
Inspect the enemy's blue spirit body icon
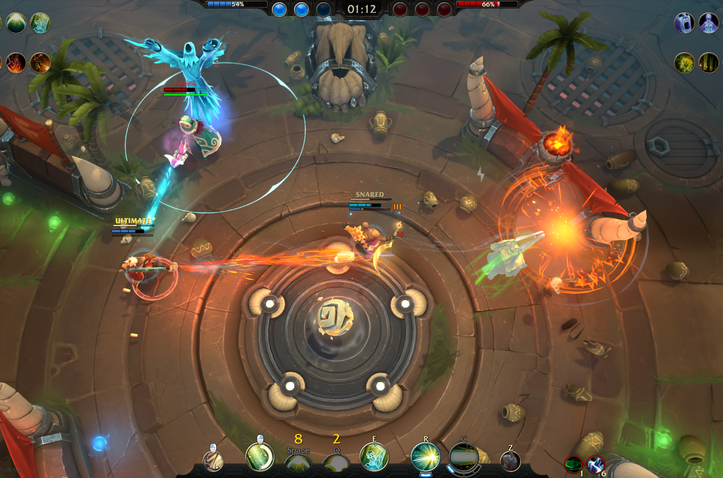[708, 22]
